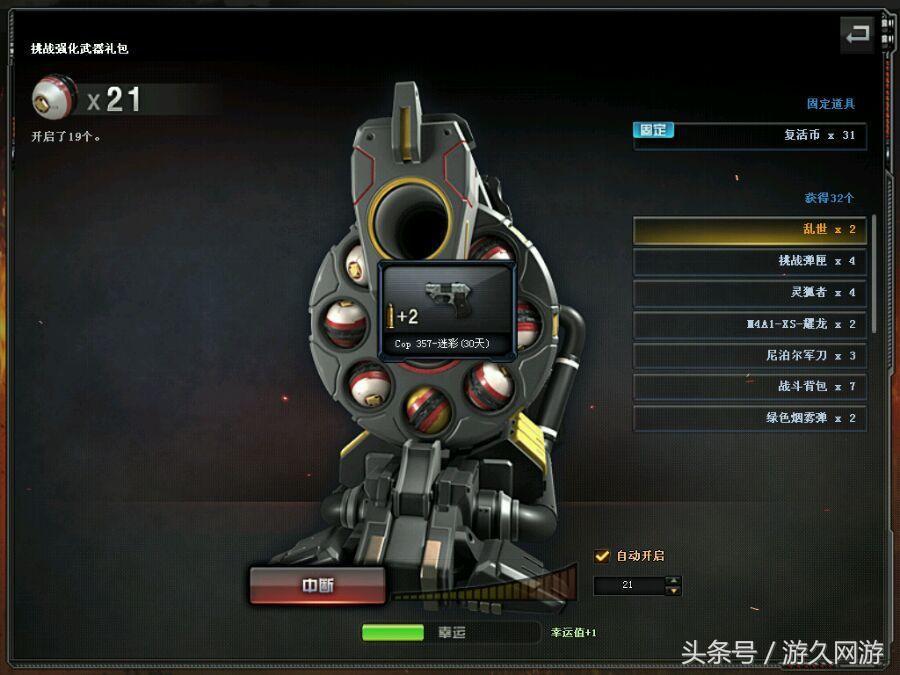Select the M4A1-XS-耀龙 x 2 row

click(749, 324)
